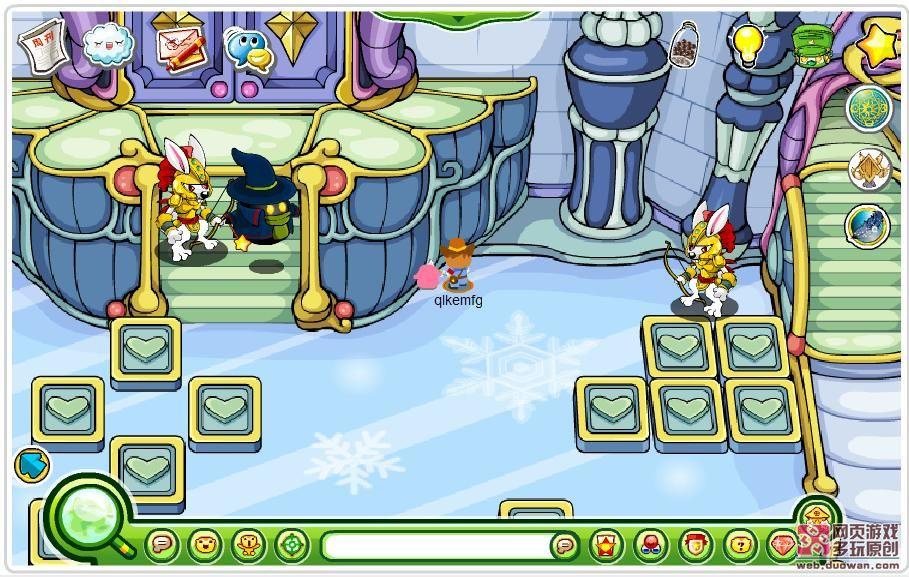Click the chat text input field
Image resolution: width=909 pixels, height=577 pixels.
coord(438,546)
